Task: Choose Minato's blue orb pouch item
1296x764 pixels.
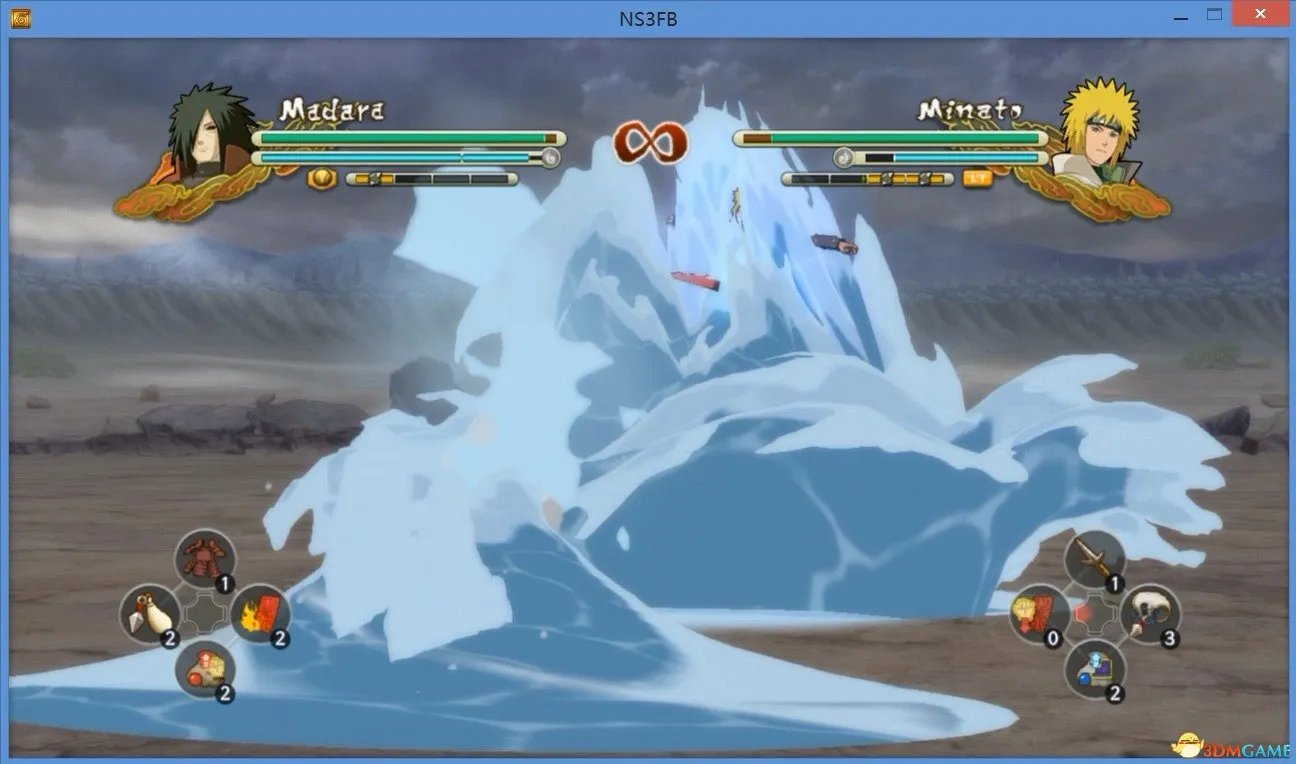Action: (1094, 668)
